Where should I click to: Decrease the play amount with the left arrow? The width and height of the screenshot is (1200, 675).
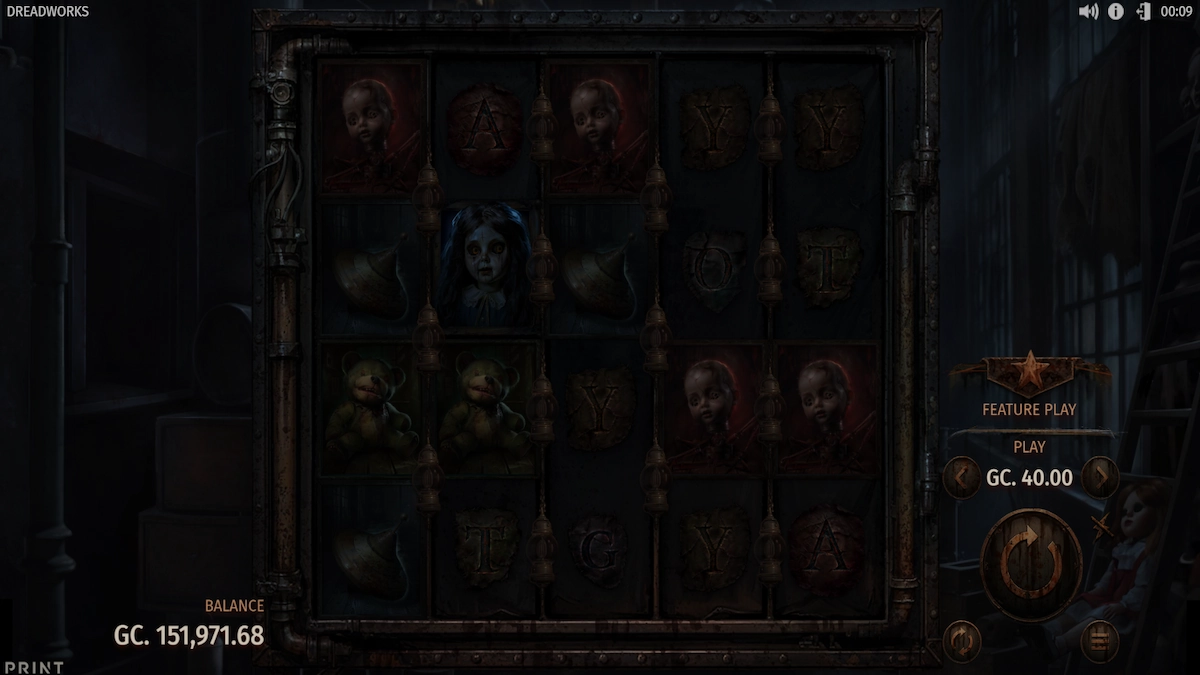coord(962,477)
